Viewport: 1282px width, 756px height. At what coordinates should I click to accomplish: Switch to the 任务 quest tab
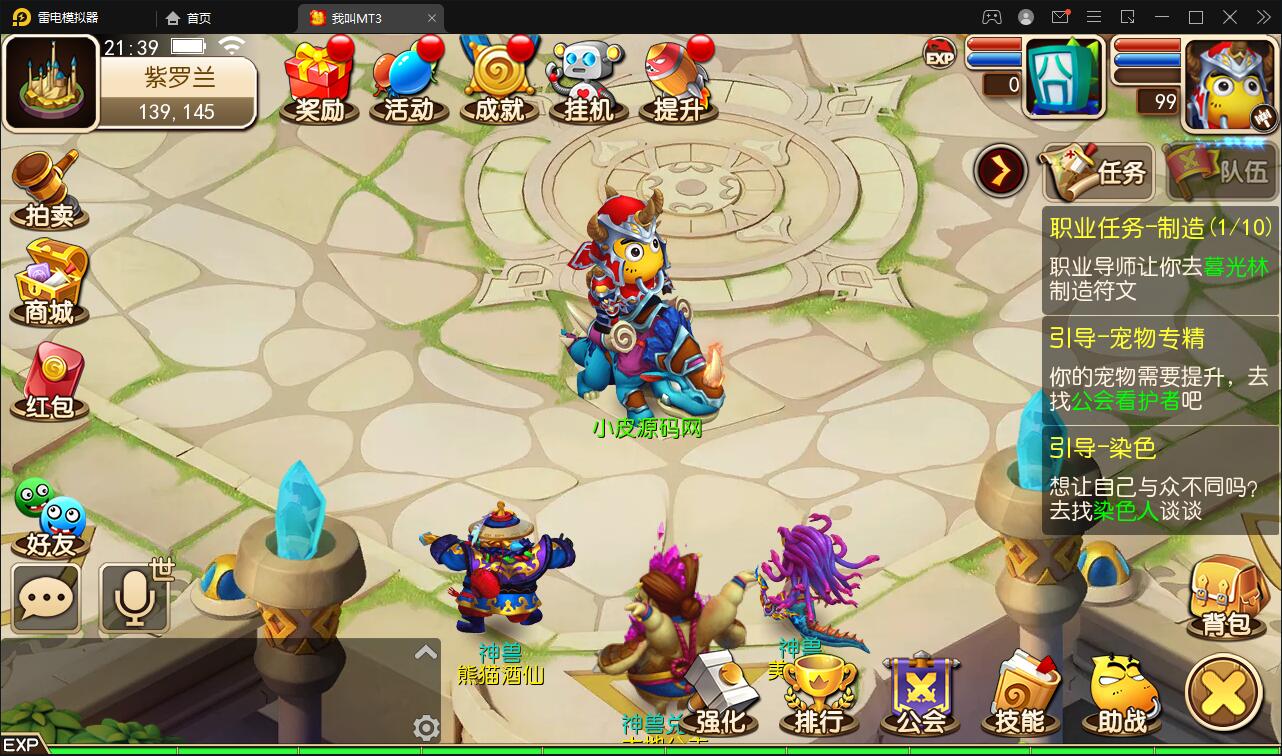[1099, 172]
